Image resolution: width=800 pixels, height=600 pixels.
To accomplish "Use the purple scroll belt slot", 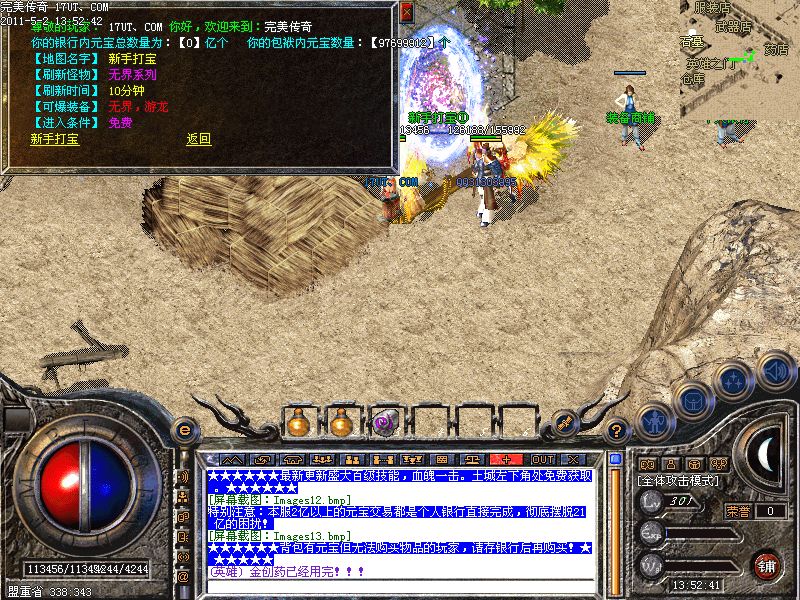I will (x=384, y=423).
